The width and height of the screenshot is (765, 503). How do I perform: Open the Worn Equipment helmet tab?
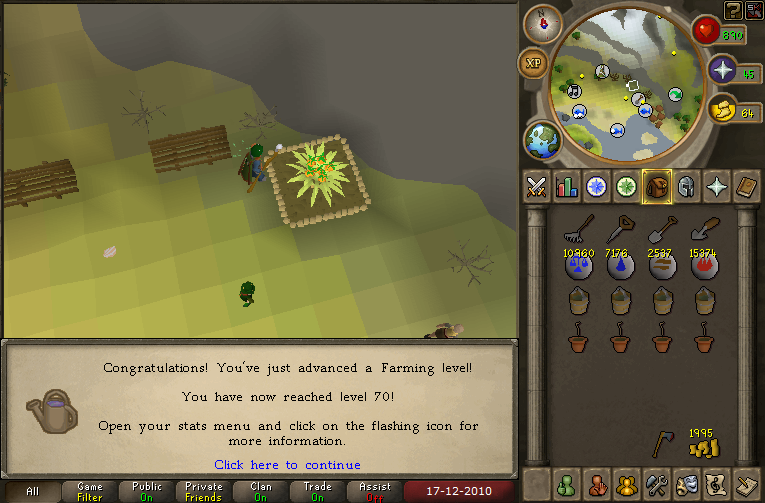click(x=687, y=186)
